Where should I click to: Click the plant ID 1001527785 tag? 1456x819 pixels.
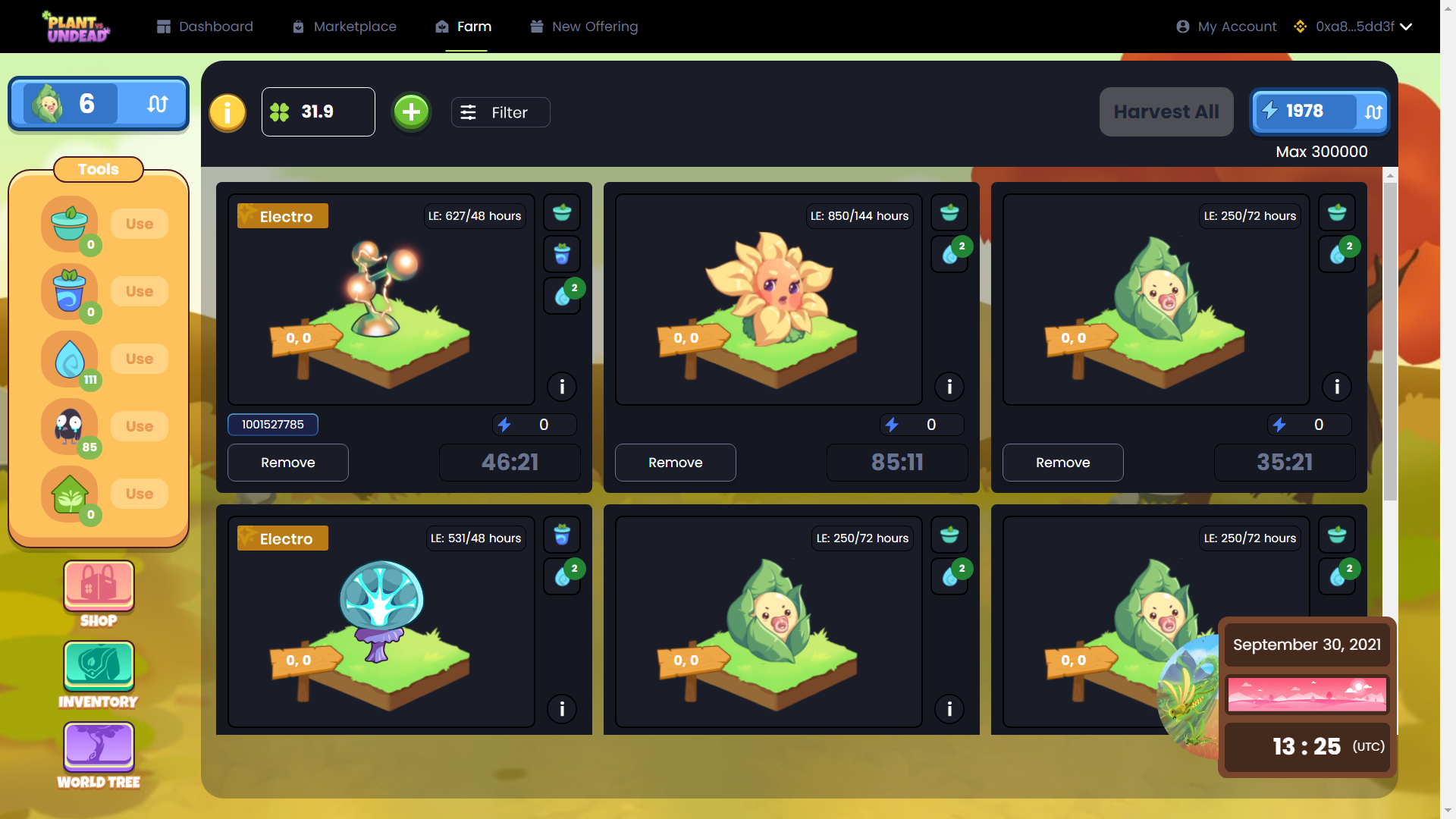pyautogui.click(x=272, y=425)
